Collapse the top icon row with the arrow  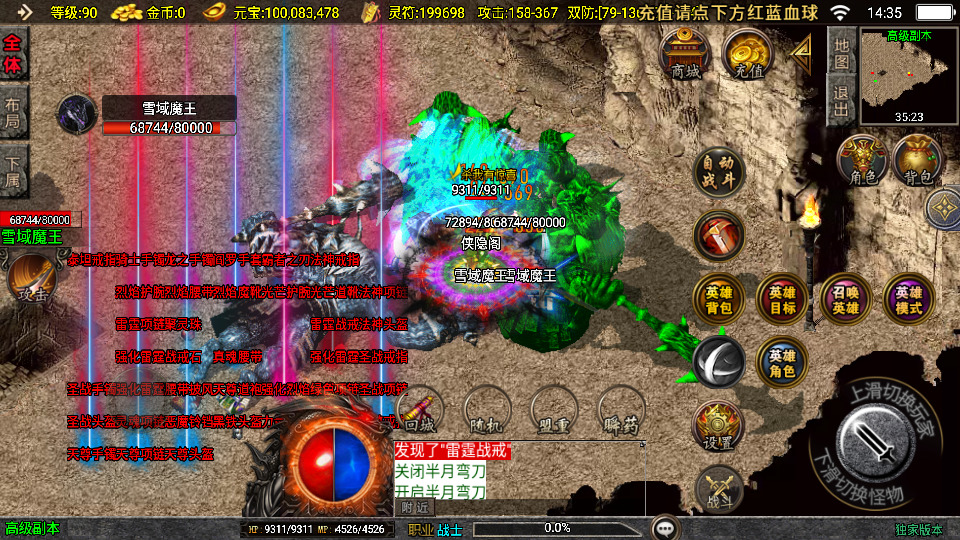pos(801,51)
